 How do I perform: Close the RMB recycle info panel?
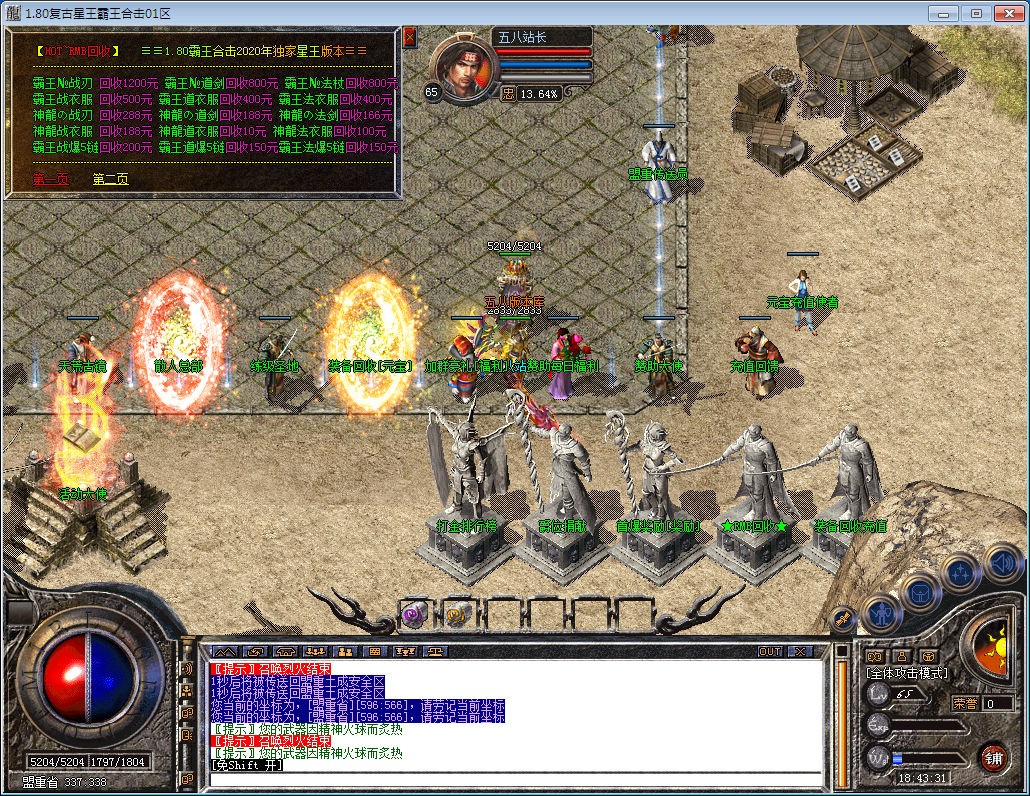coord(409,36)
